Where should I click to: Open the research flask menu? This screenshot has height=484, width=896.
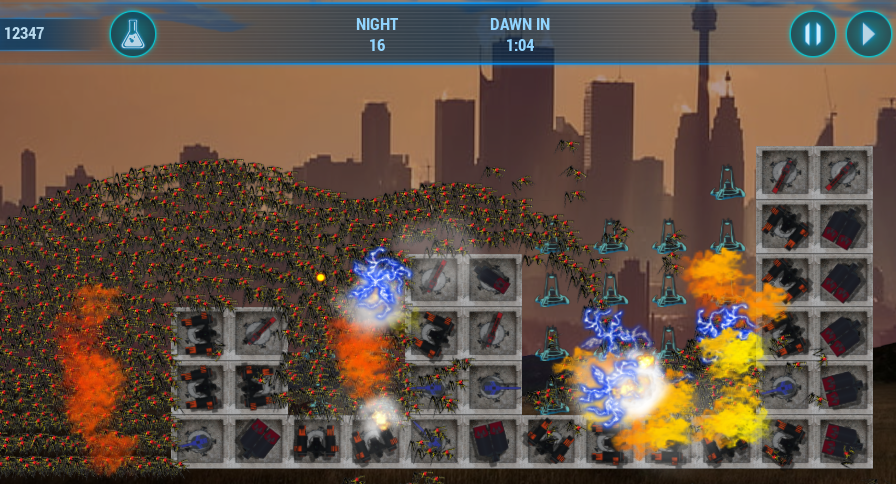(133, 34)
